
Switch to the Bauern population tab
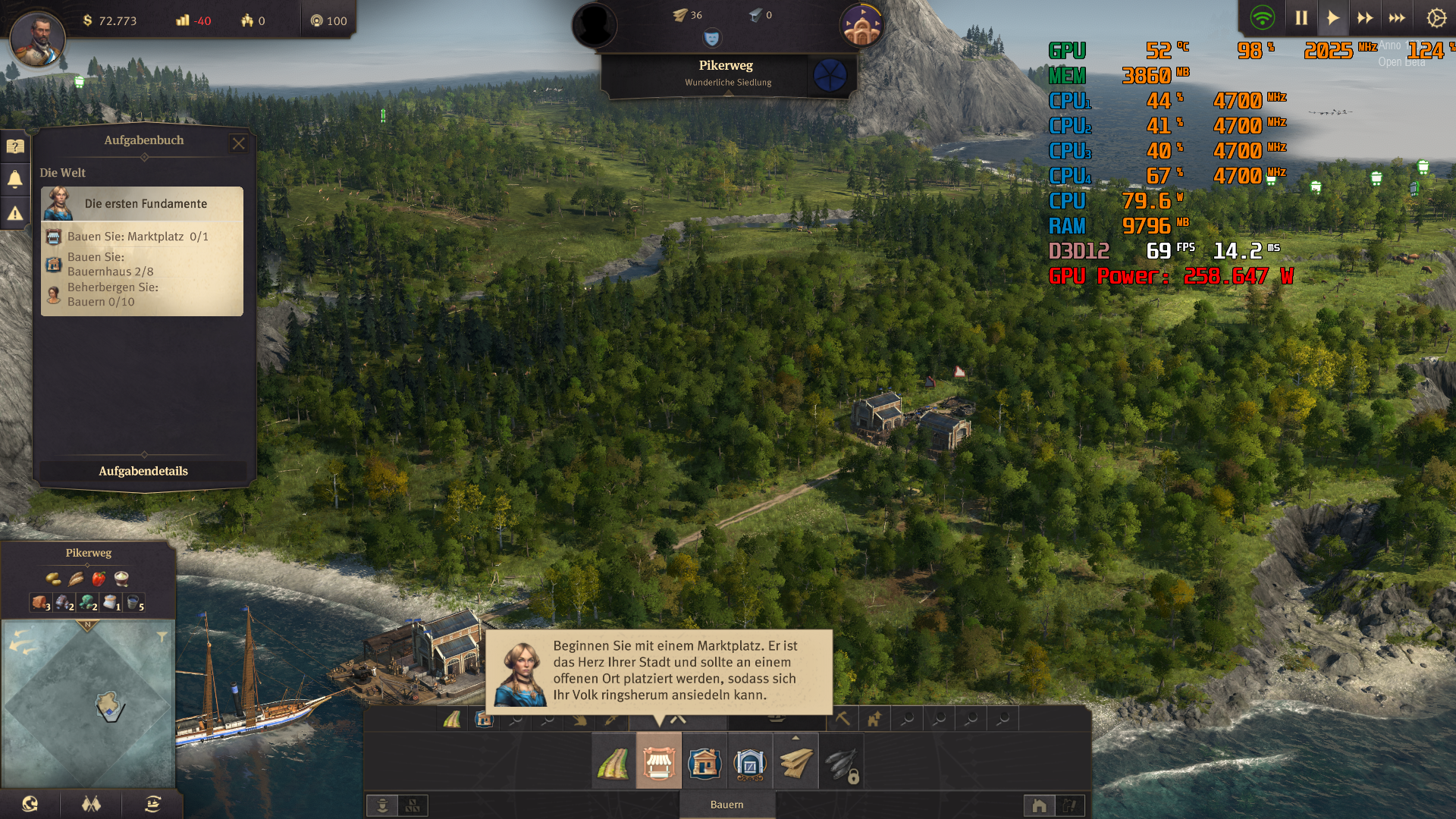(x=726, y=805)
